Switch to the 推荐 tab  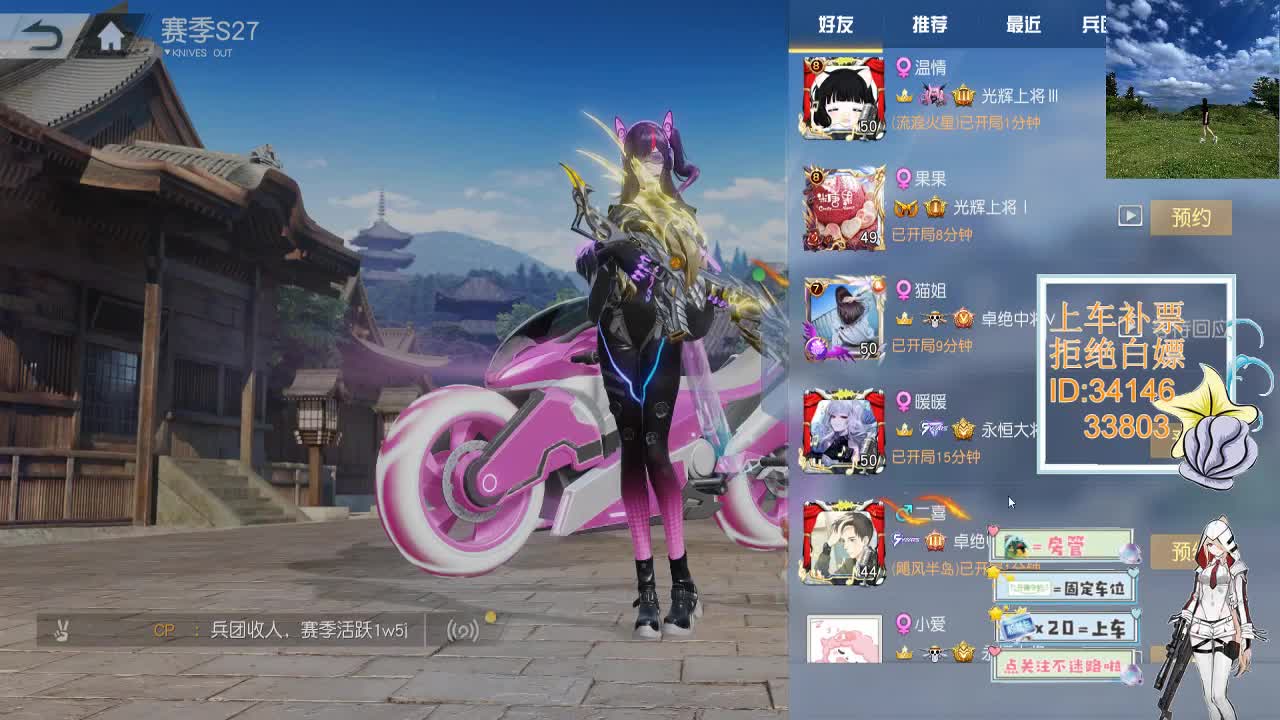pyautogui.click(x=928, y=26)
